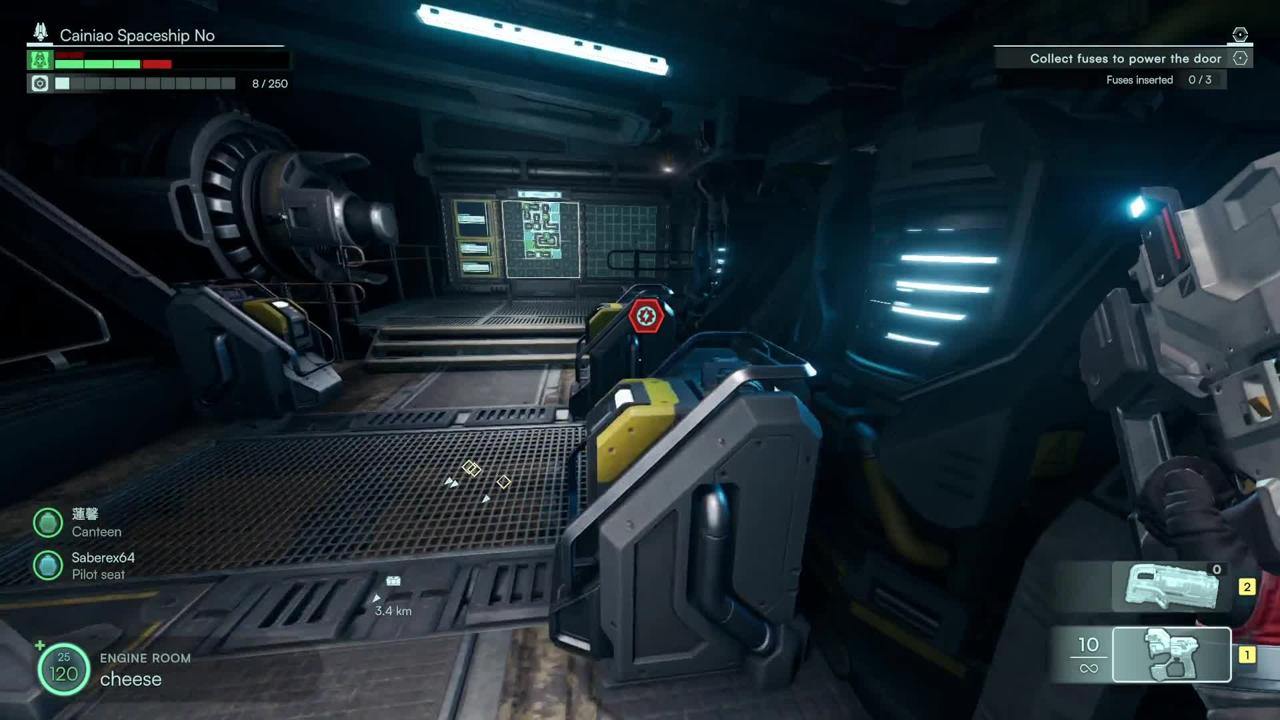Switch to the secondary weapon slot
Screen dimensions: 1280x720
pos(1171,586)
